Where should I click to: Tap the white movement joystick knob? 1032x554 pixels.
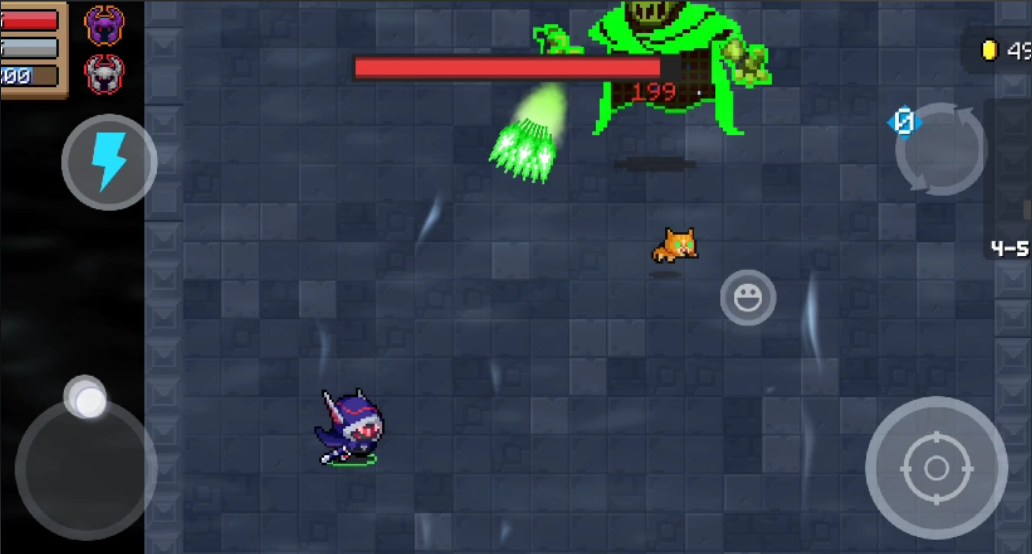click(x=88, y=400)
